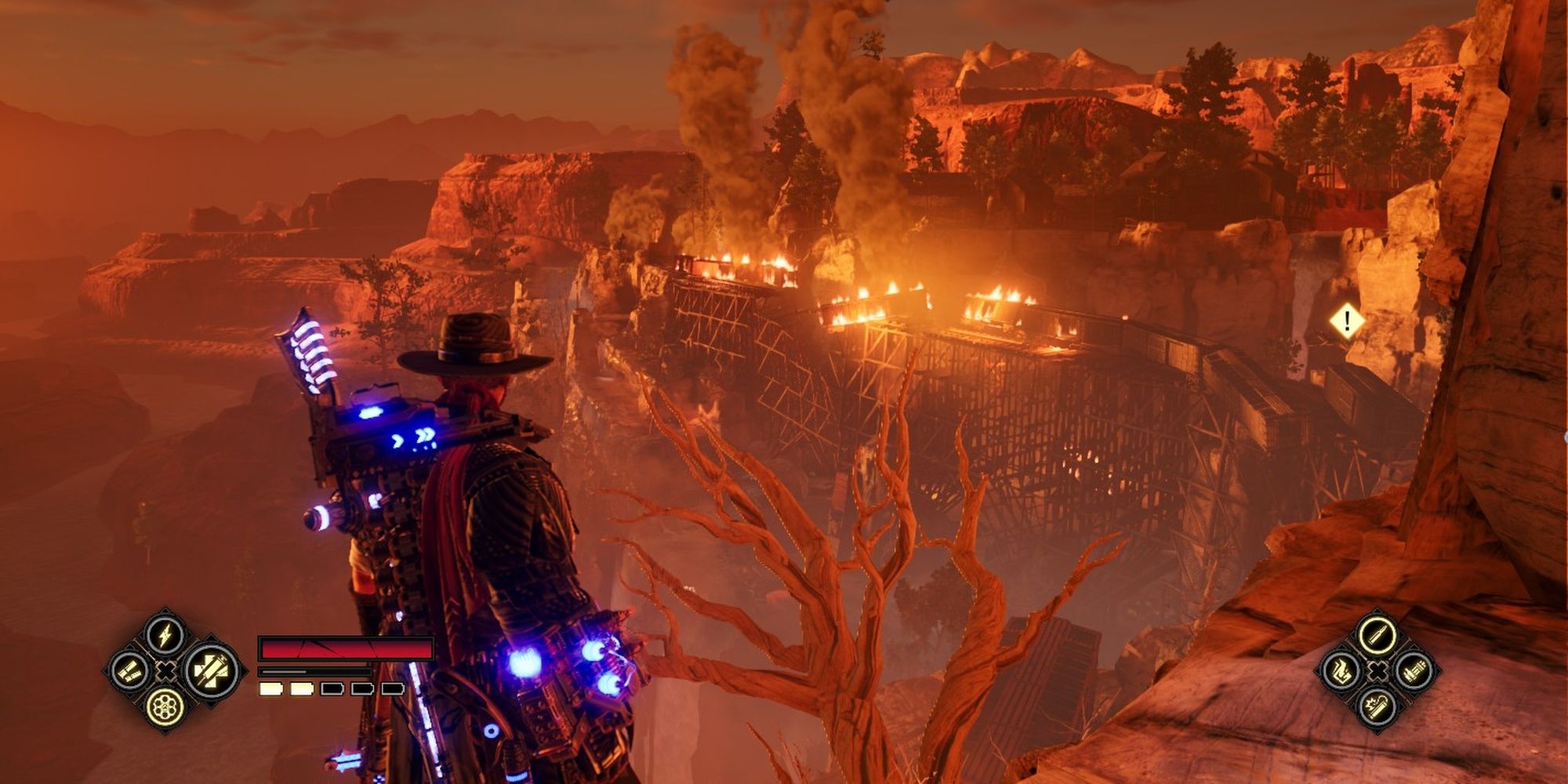The image size is (1568, 784).
Task: Select the revolver cylinder icon
Action: (165, 706)
